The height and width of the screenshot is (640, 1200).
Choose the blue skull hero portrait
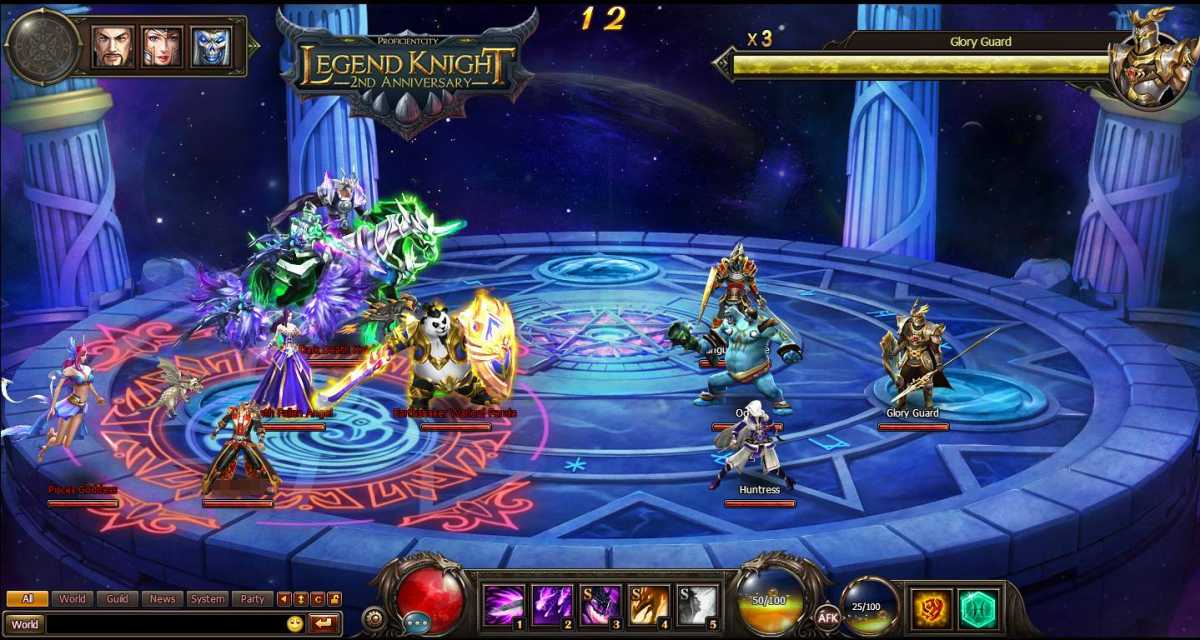211,47
